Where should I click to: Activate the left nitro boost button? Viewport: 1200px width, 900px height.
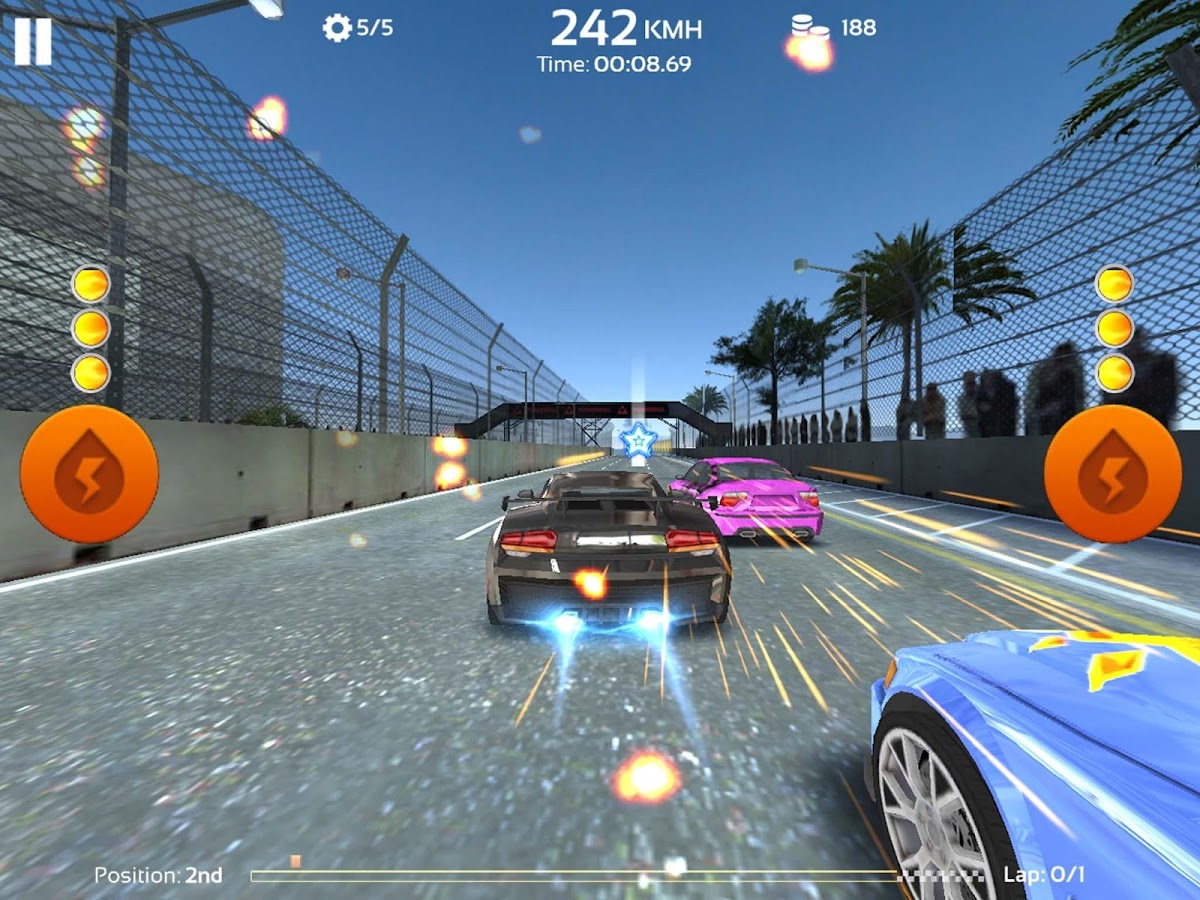click(89, 474)
